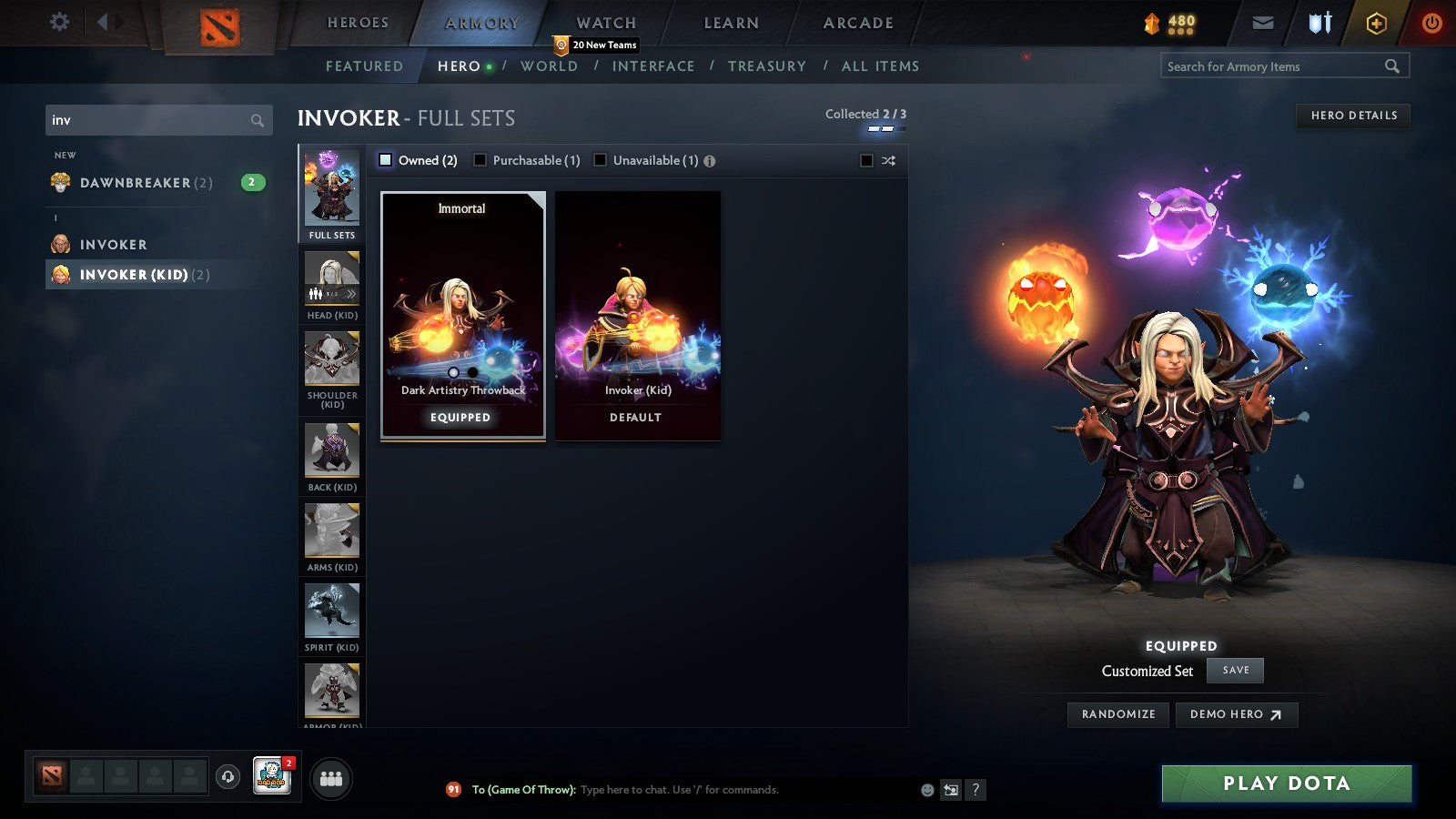Screen dimensions: 1456x819
Task: Click the shuffle icon in the filter bar
Action: pyautogui.click(x=888, y=160)
